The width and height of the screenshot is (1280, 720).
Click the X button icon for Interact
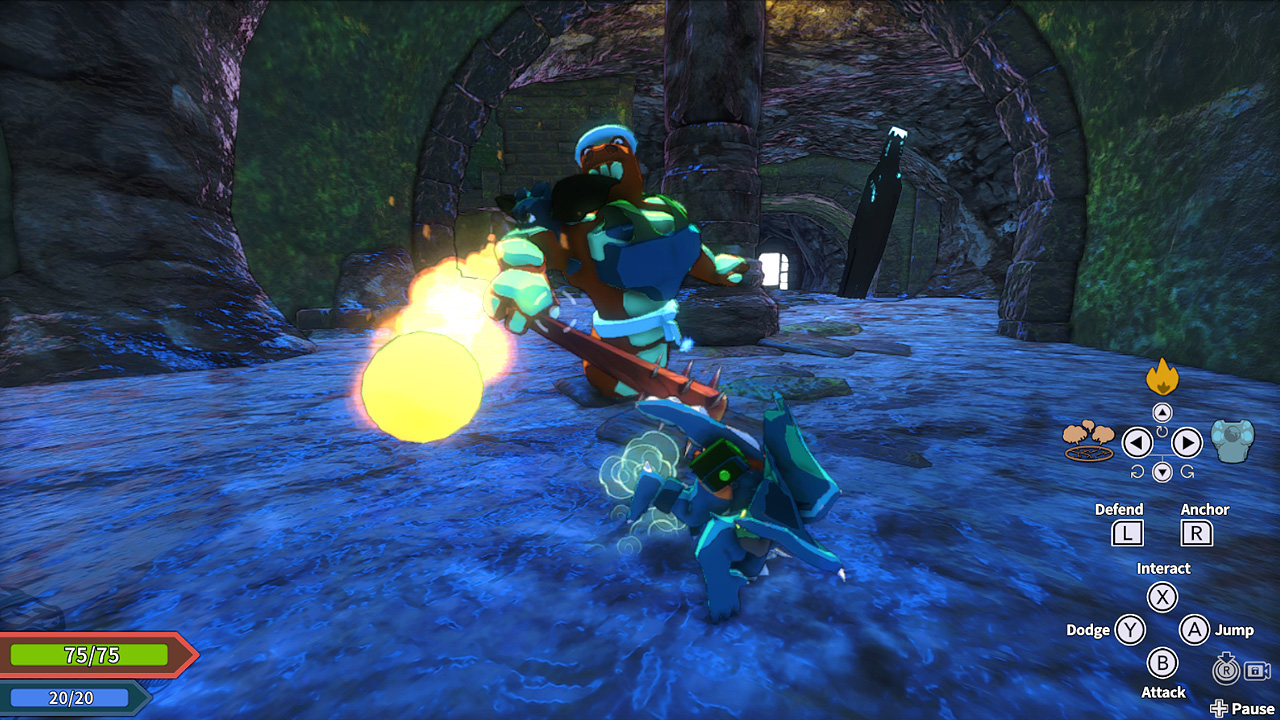tap(1163, 597)
